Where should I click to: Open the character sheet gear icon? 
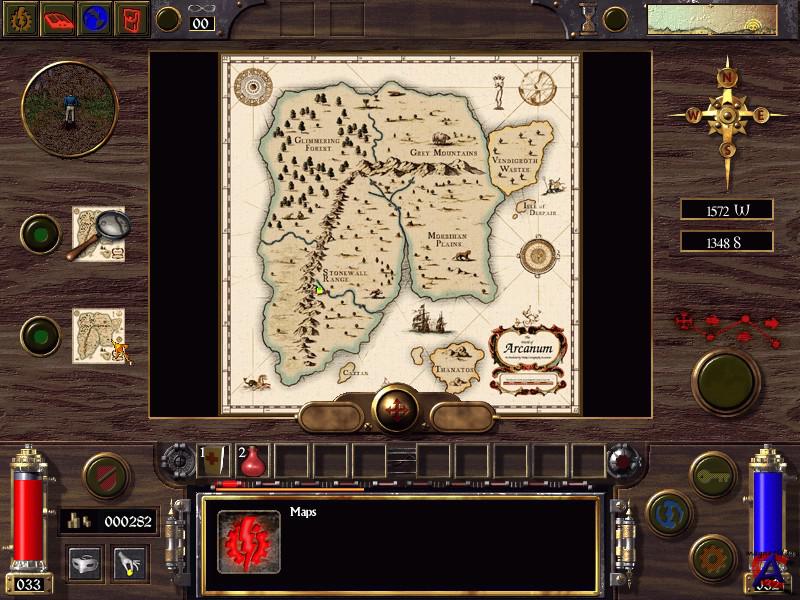click(21, 18)
